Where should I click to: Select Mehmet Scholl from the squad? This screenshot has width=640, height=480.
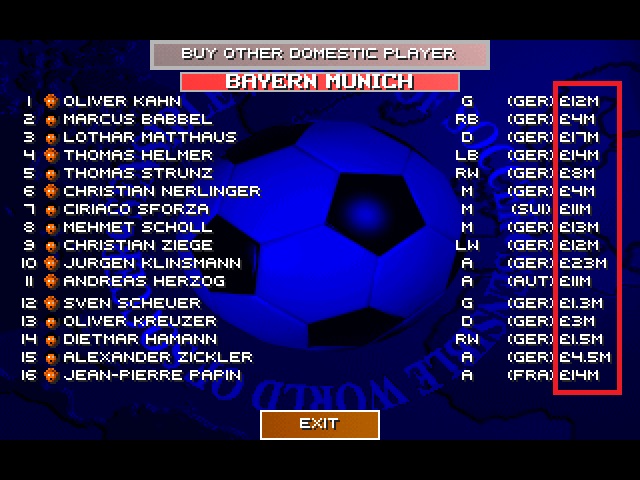[136, 227]
